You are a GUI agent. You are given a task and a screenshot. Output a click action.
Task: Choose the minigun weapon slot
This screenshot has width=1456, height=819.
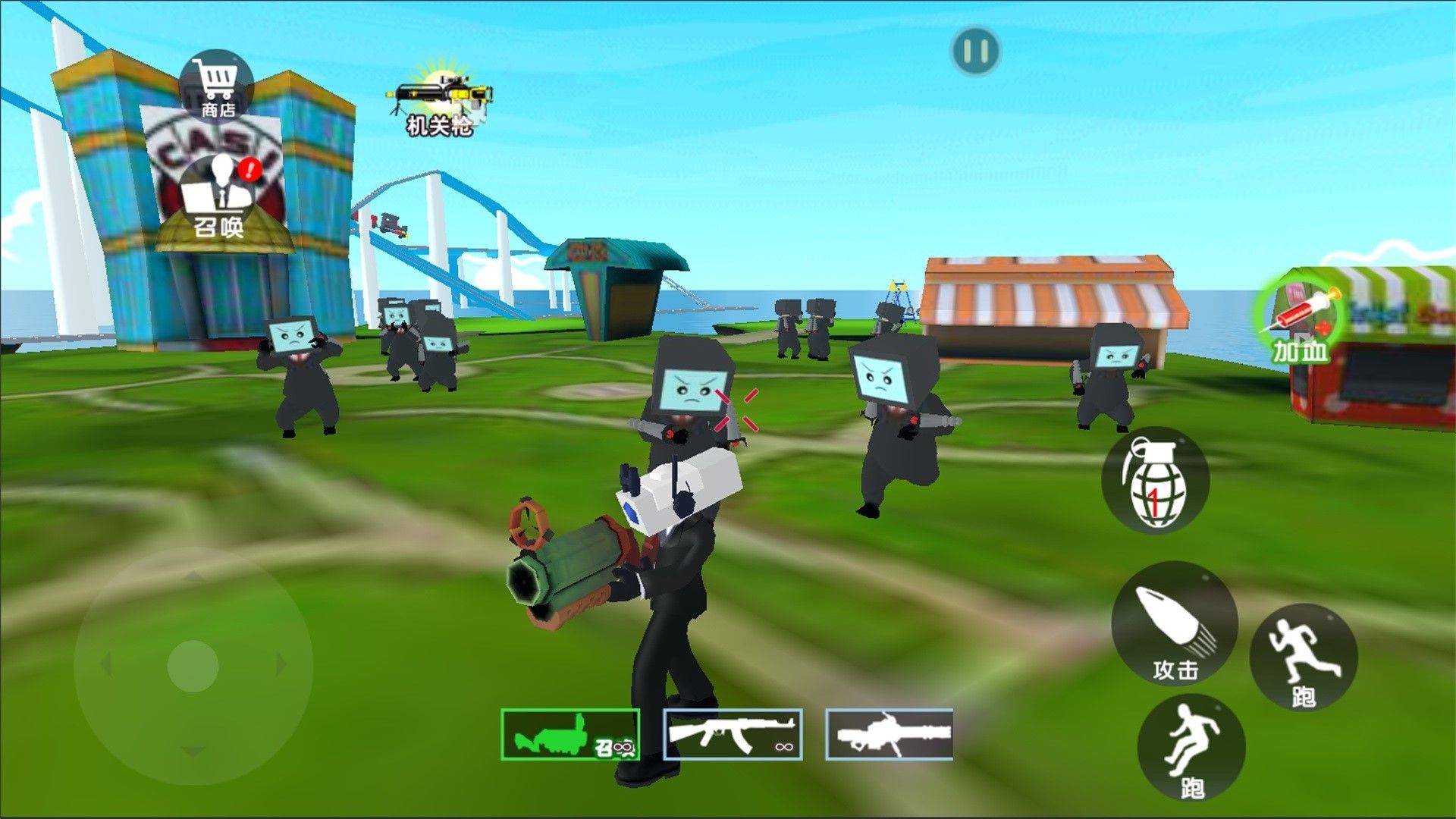[x=889, y=734]
